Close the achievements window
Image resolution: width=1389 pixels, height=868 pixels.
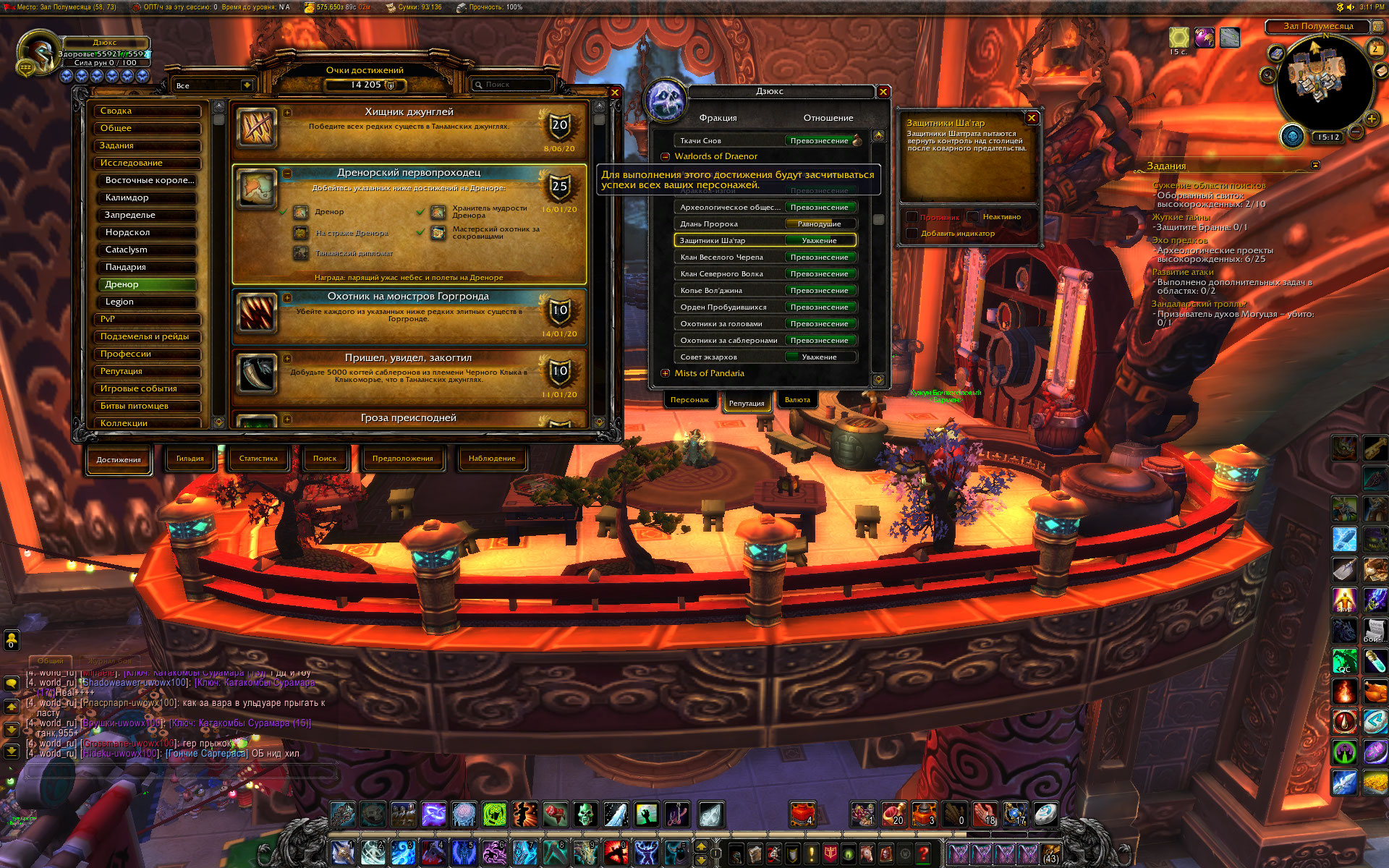(615, 93)
